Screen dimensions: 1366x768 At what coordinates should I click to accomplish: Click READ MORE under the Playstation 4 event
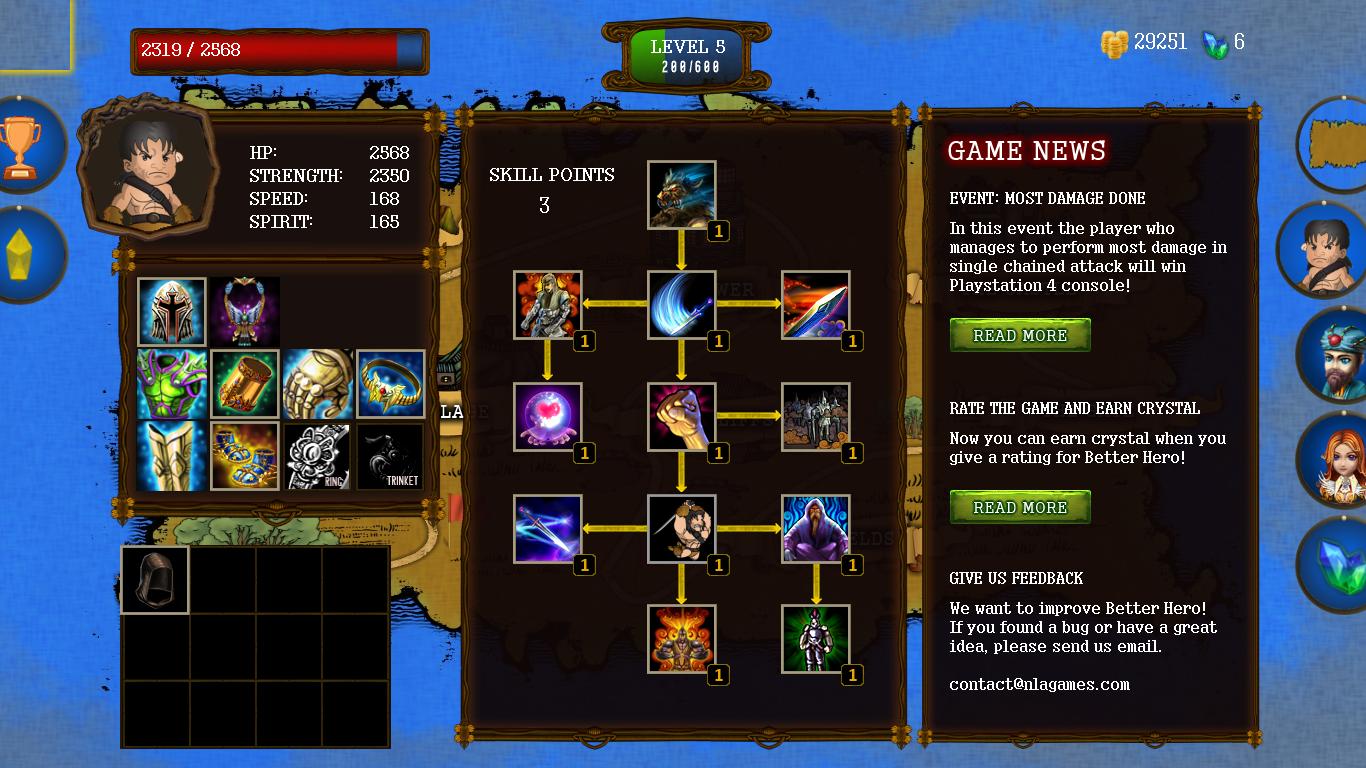[x=1020, y=335]
